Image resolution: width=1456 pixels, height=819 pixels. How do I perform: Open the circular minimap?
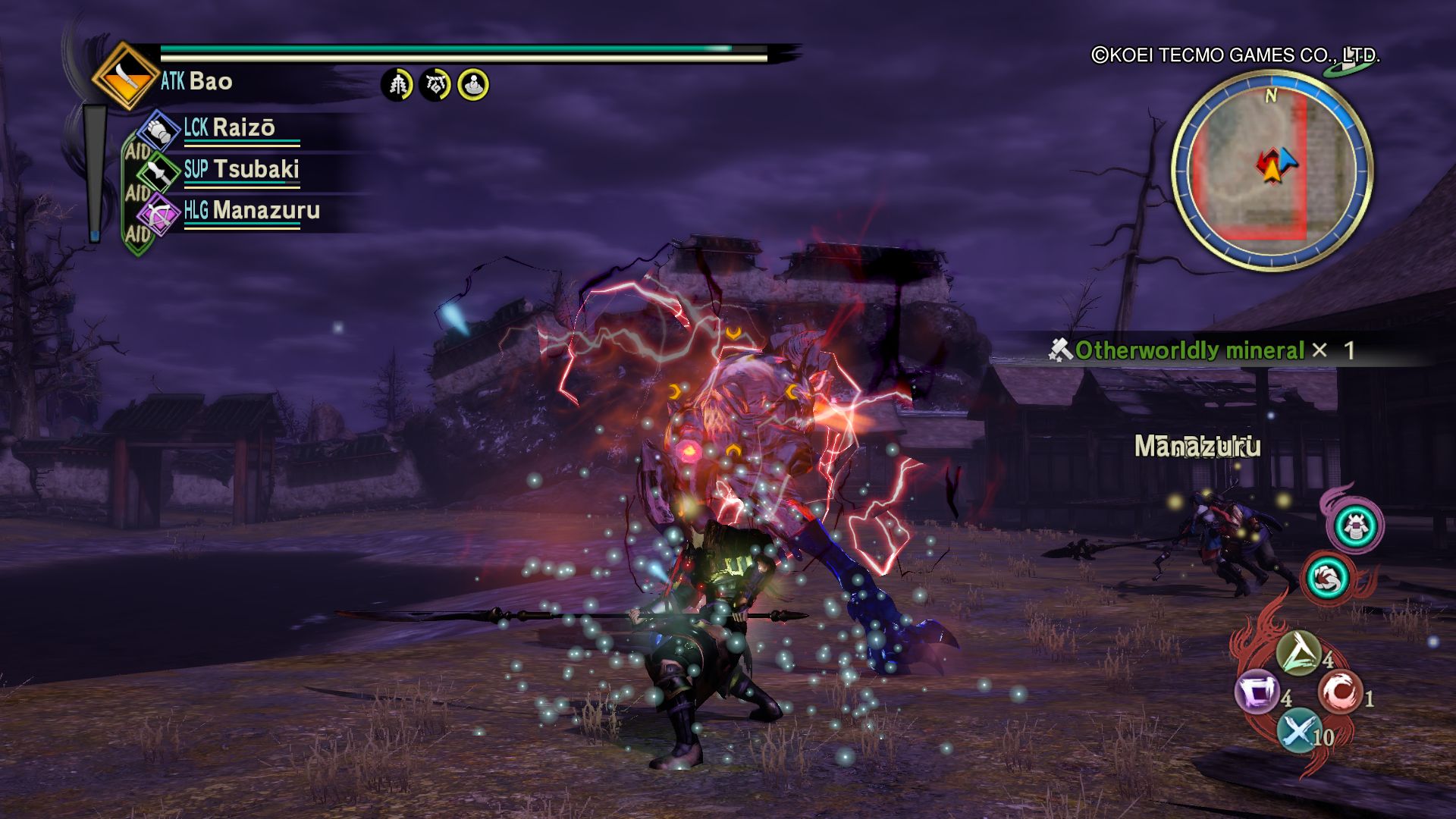pos(1272,169)
